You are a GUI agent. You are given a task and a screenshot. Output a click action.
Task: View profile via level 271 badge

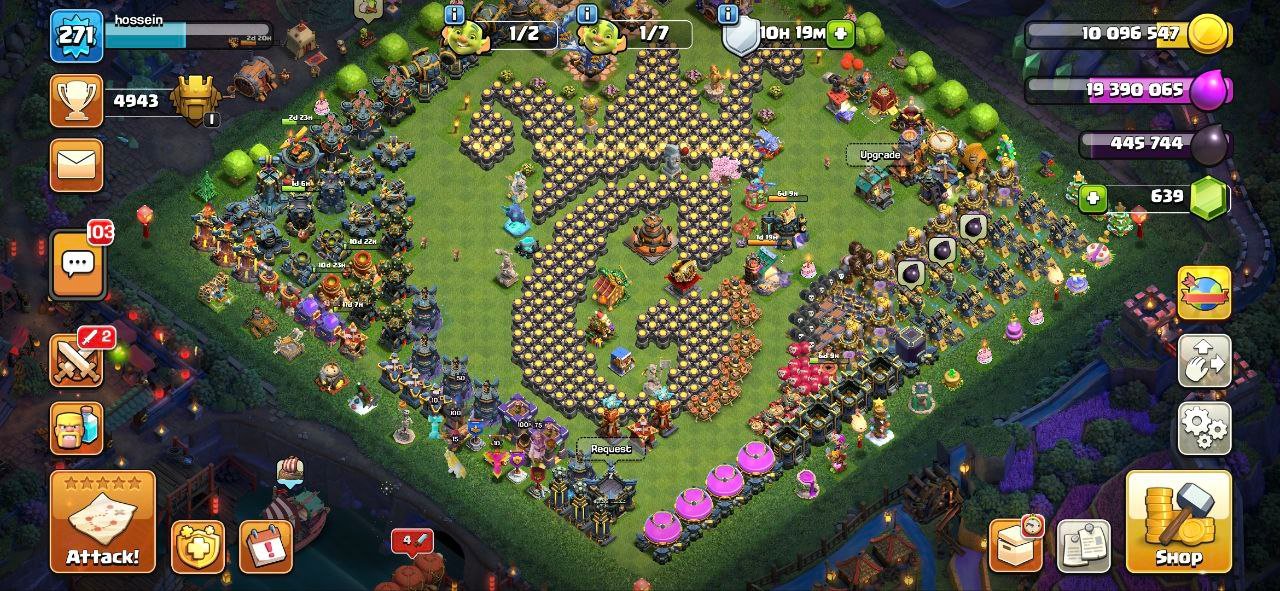[77, 36]
